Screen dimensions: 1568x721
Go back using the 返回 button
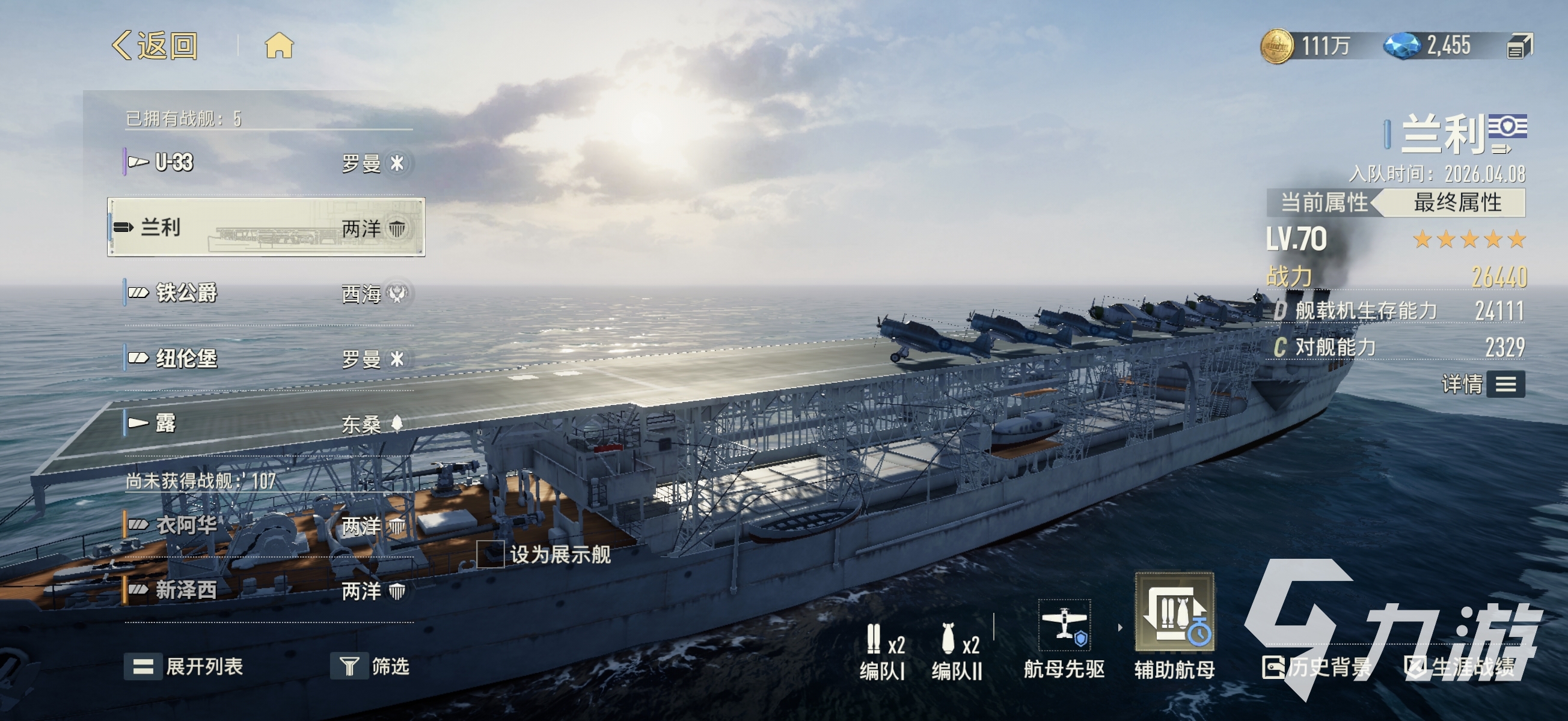tap(155, 46)
